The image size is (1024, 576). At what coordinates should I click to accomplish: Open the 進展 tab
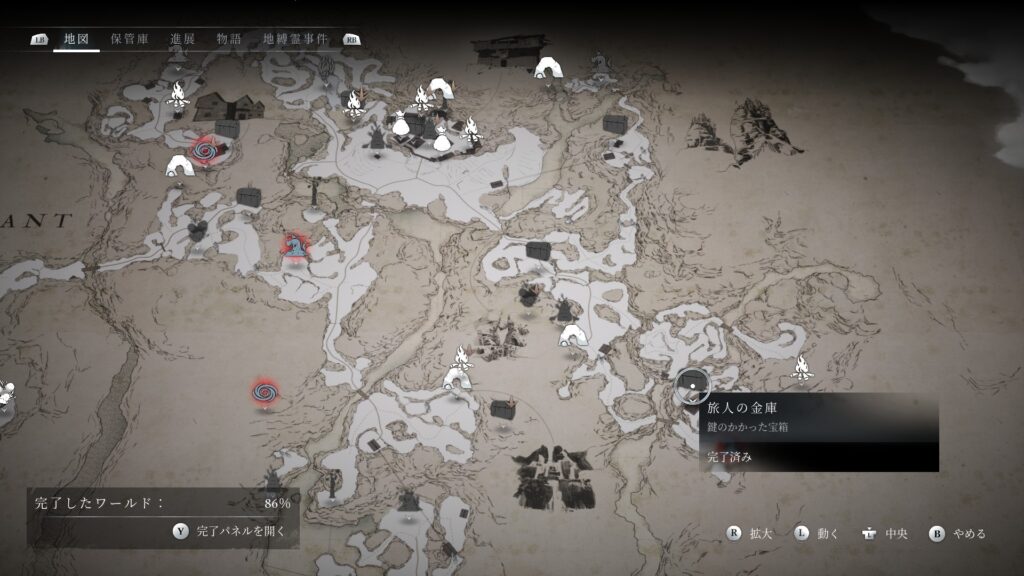(x=182, y=39)
